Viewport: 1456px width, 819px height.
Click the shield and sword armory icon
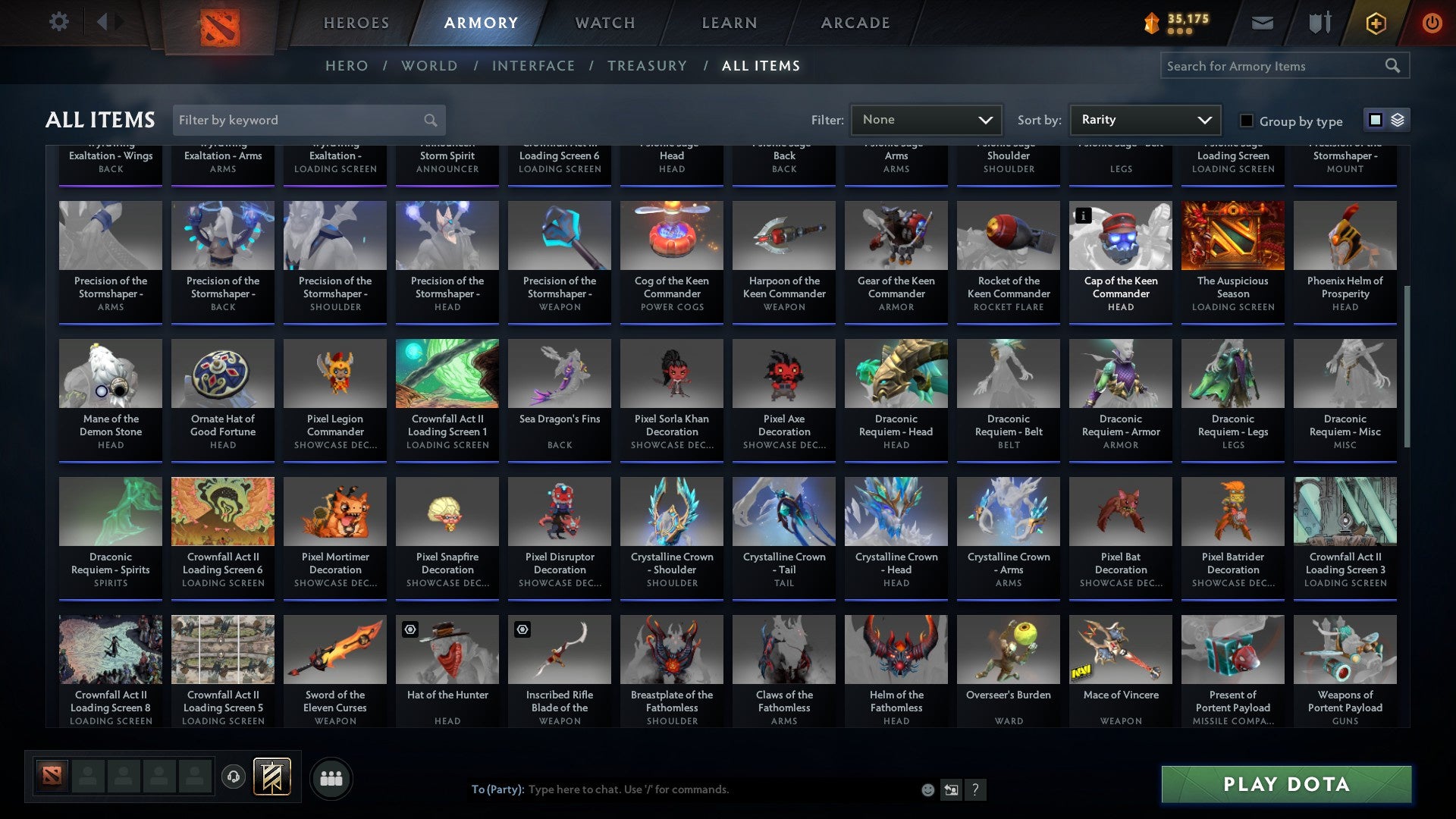pos(1319,22)
